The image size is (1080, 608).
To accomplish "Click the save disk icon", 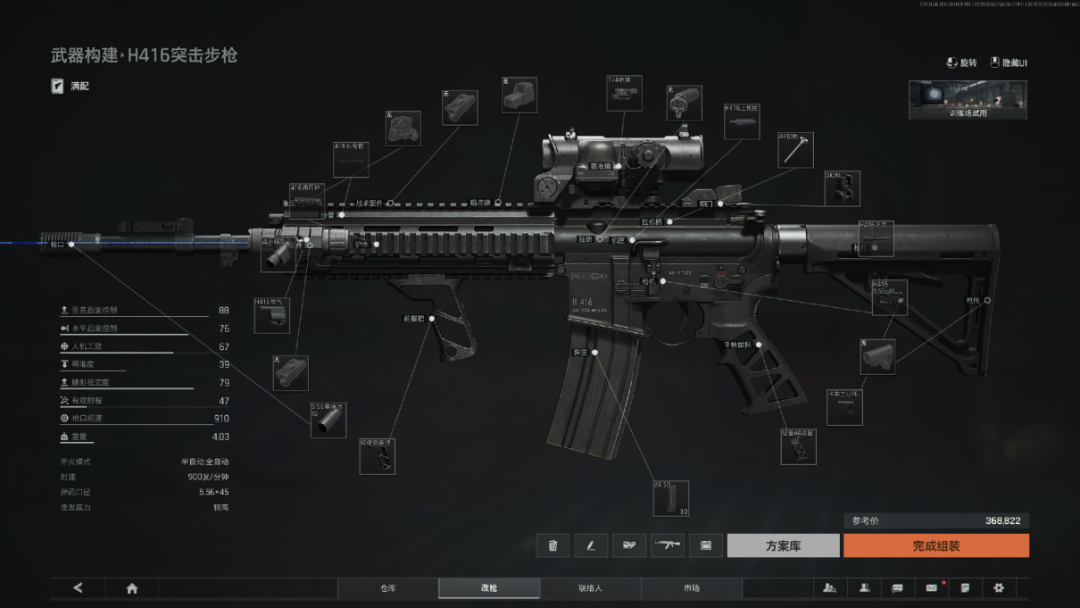I will (x=705, y=545).
